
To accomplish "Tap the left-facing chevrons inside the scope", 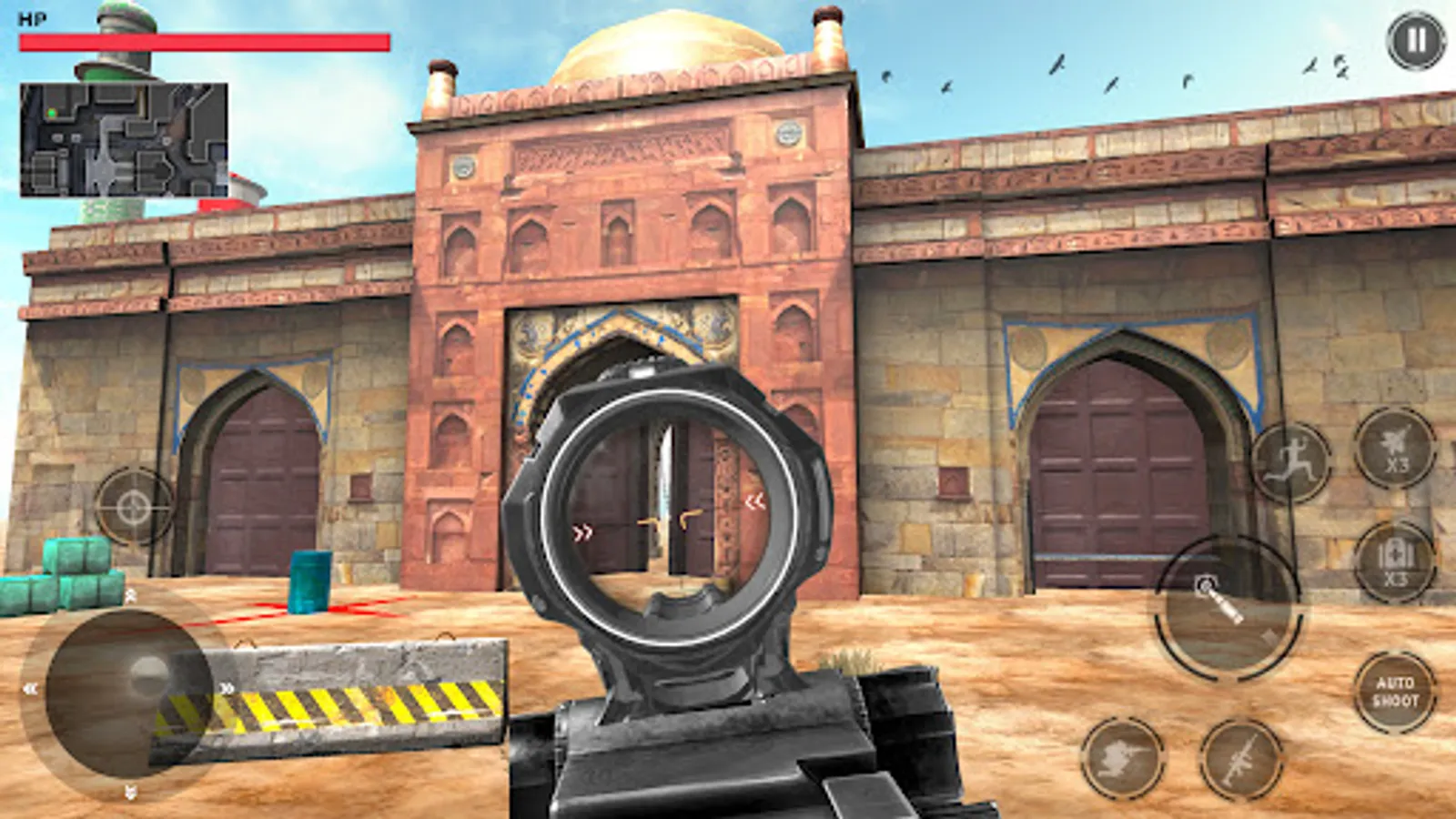I will click(757, 500).
